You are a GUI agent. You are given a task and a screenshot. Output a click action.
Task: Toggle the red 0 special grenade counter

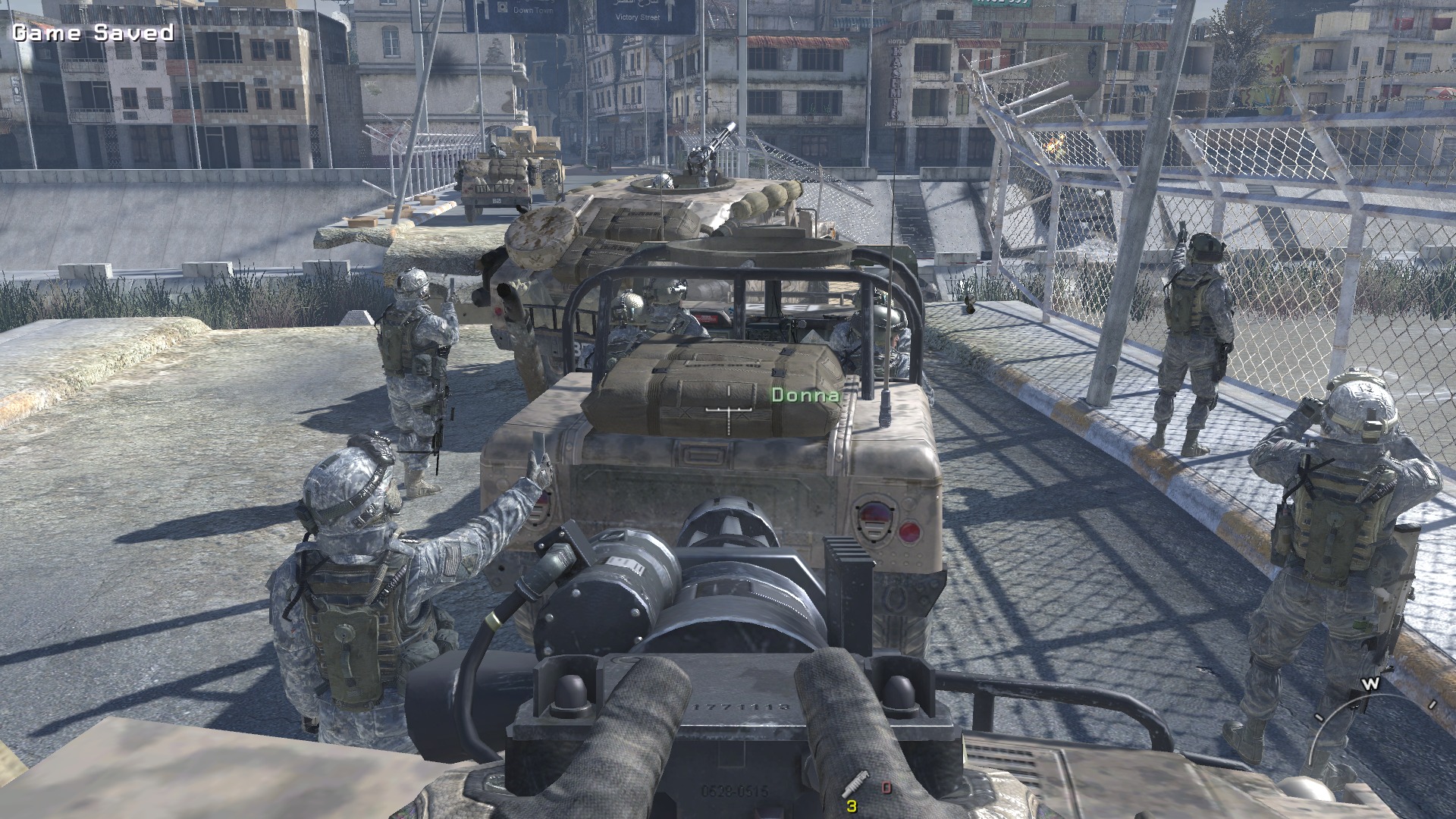[886, 789]
